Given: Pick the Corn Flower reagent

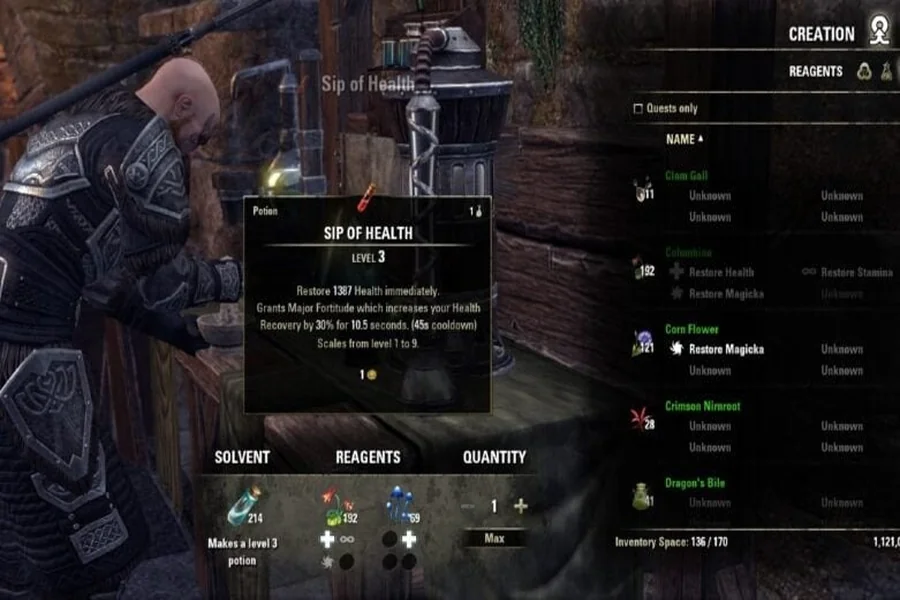Looking at the screenshot, I should [692, 329].
